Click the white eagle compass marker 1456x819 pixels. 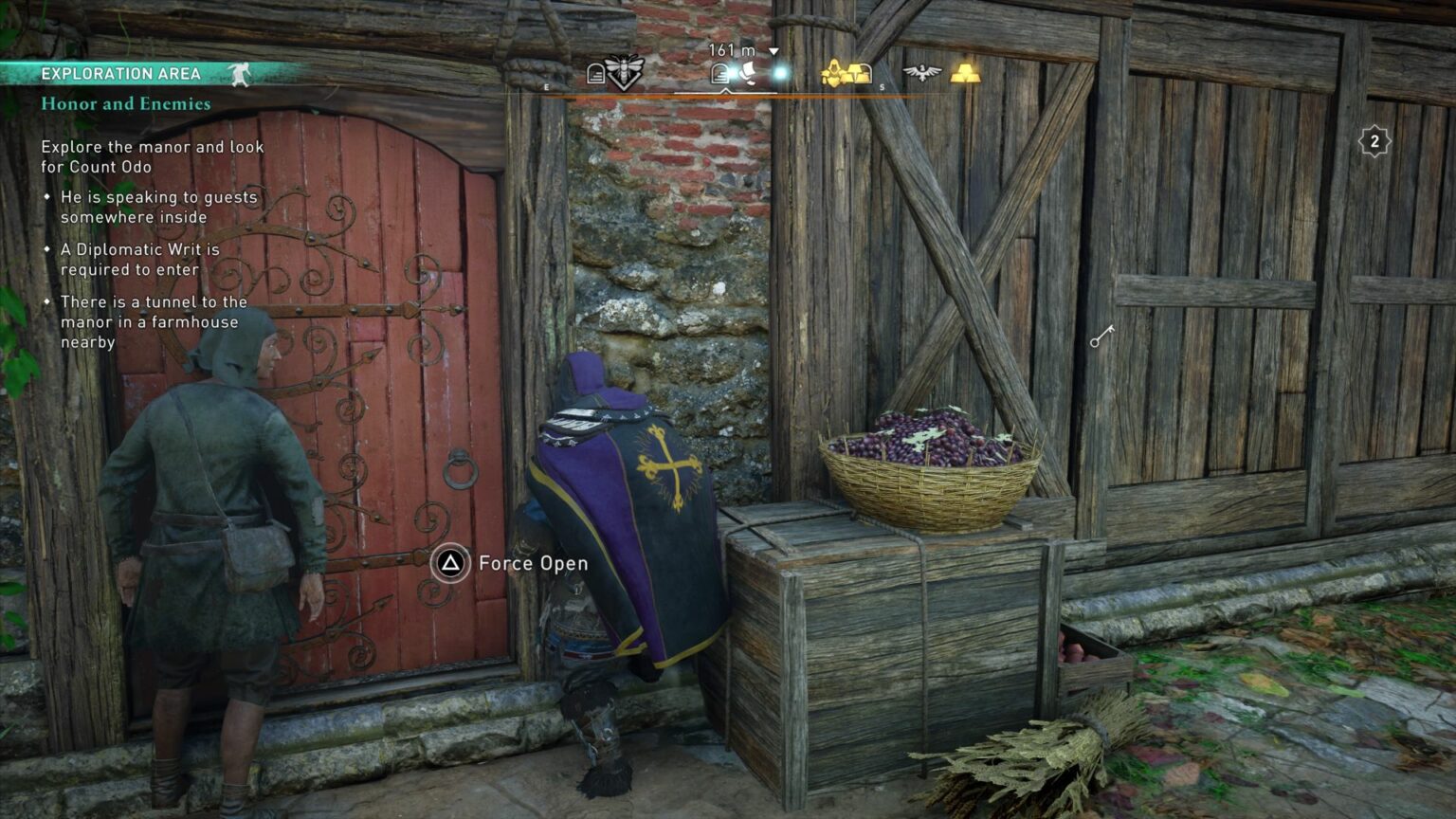pos(921,73)
